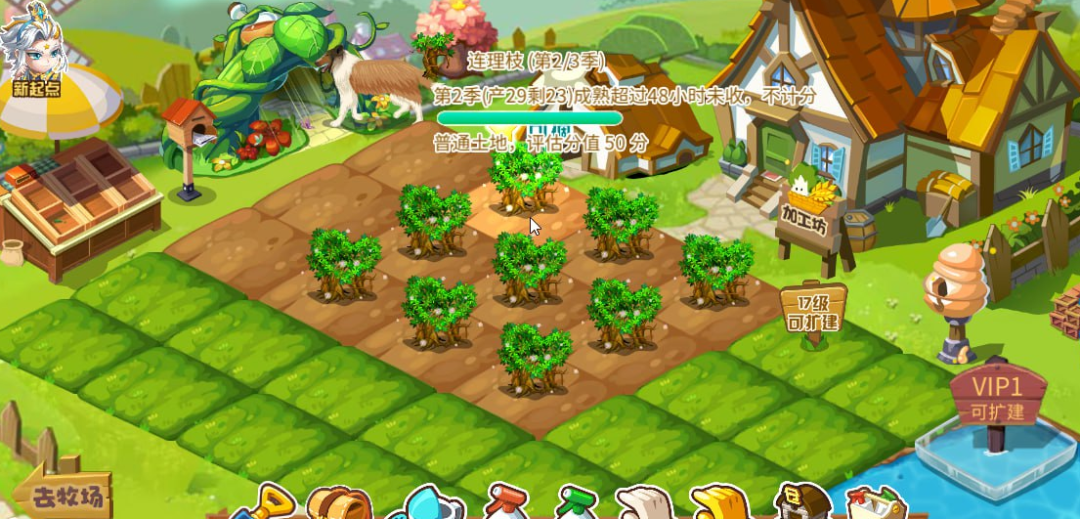Open the shop basket icon
This screenshot has width=1080, height=519.
(876, 504)
